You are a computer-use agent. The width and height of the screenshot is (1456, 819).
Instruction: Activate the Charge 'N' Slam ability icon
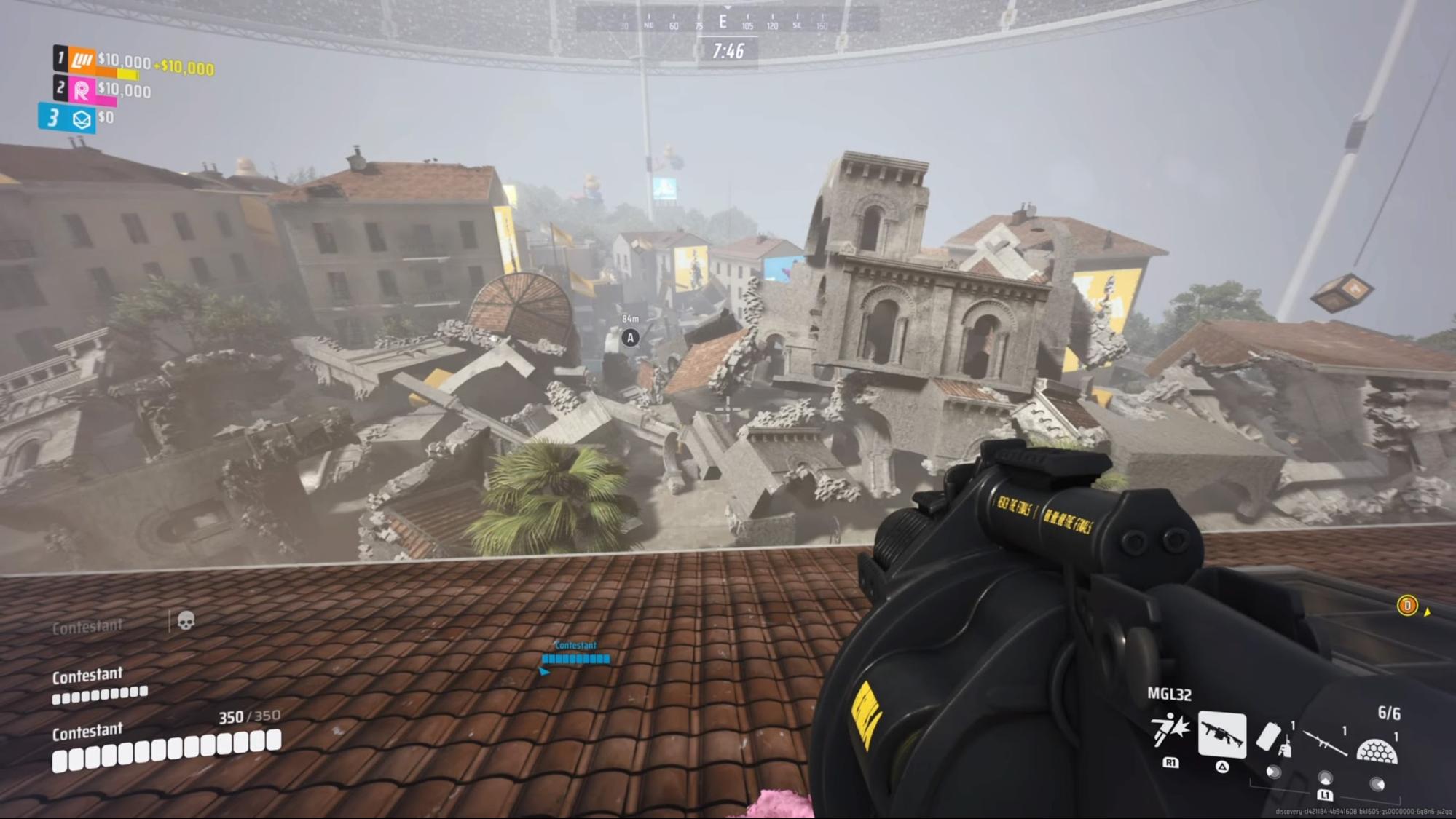click(1169, 730)
